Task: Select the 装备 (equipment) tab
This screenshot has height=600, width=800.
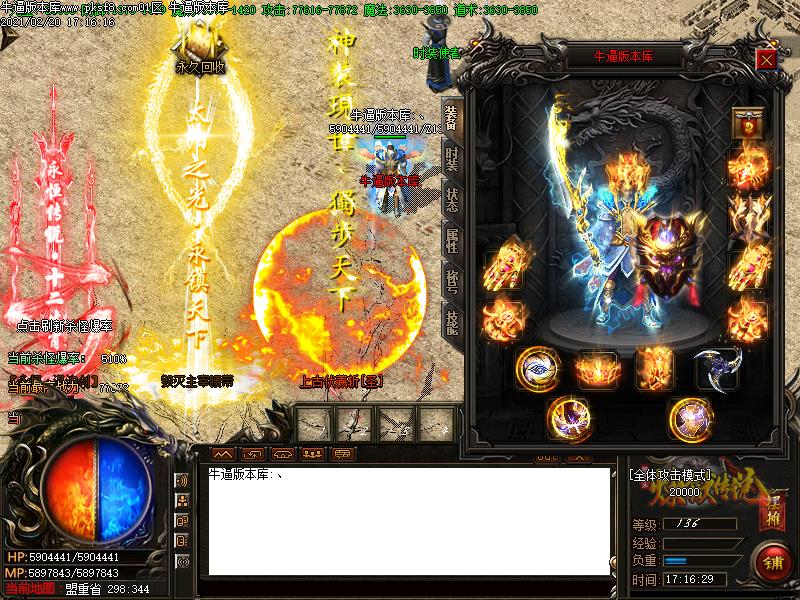Action: click(452, 117)
